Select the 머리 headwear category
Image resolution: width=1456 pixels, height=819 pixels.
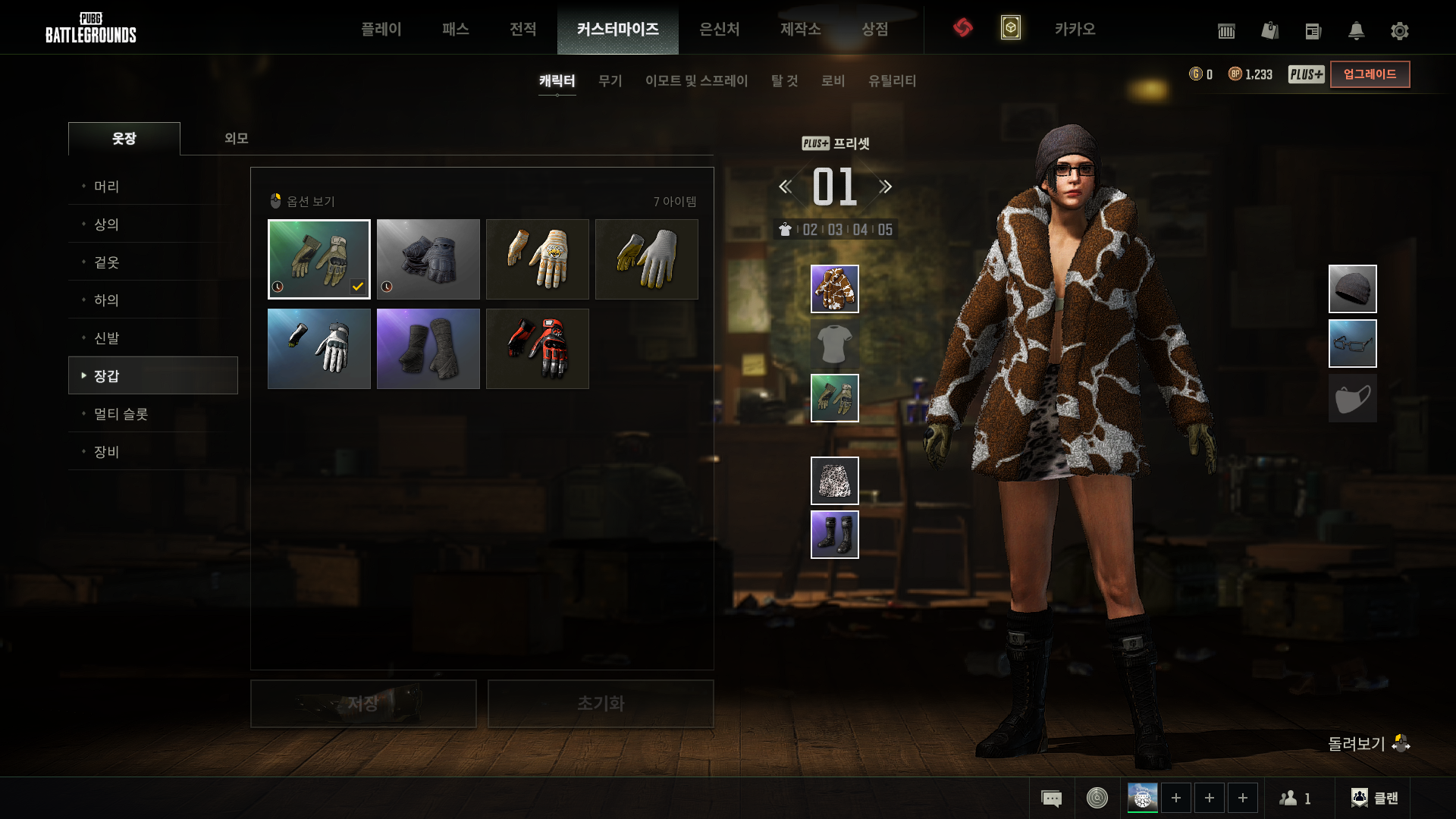click(x=107, y=187)
